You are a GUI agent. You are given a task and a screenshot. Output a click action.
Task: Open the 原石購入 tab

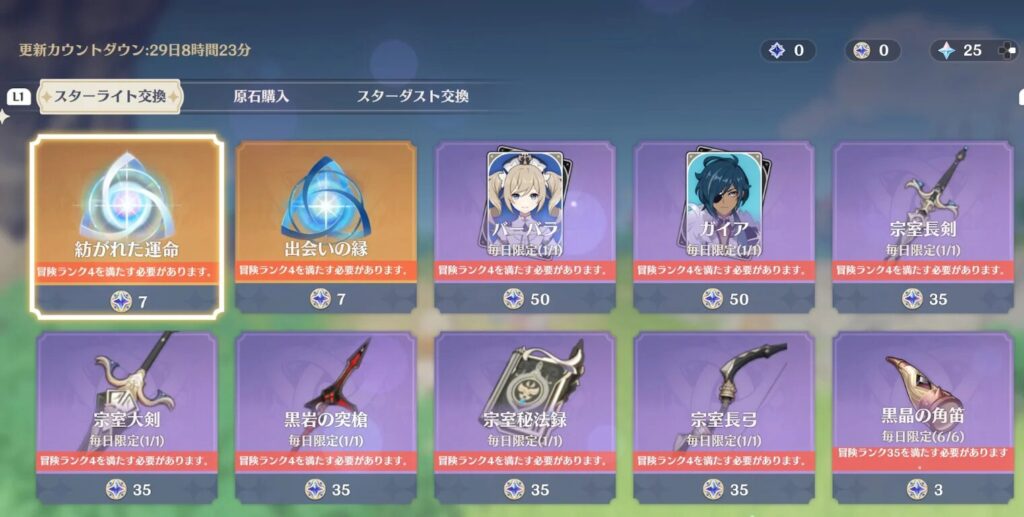pyautogui.click(x=261, y=97)
